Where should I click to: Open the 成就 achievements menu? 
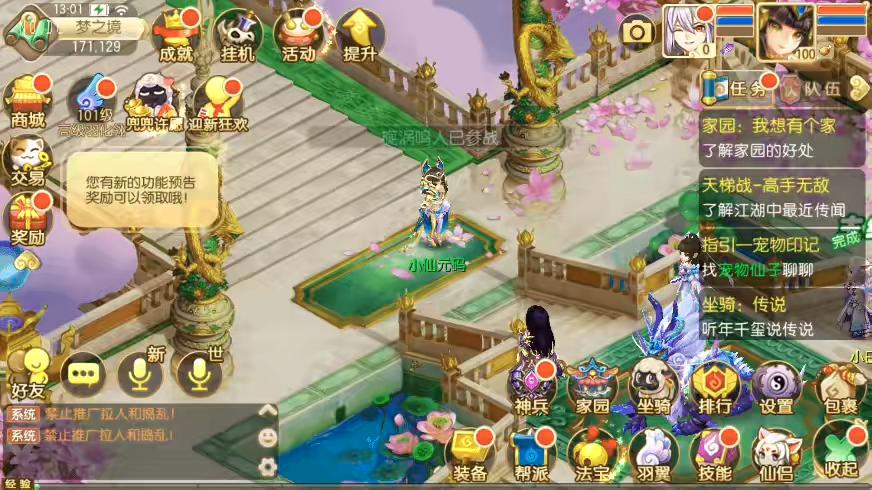pyautogui.click(x=176, y=35)
